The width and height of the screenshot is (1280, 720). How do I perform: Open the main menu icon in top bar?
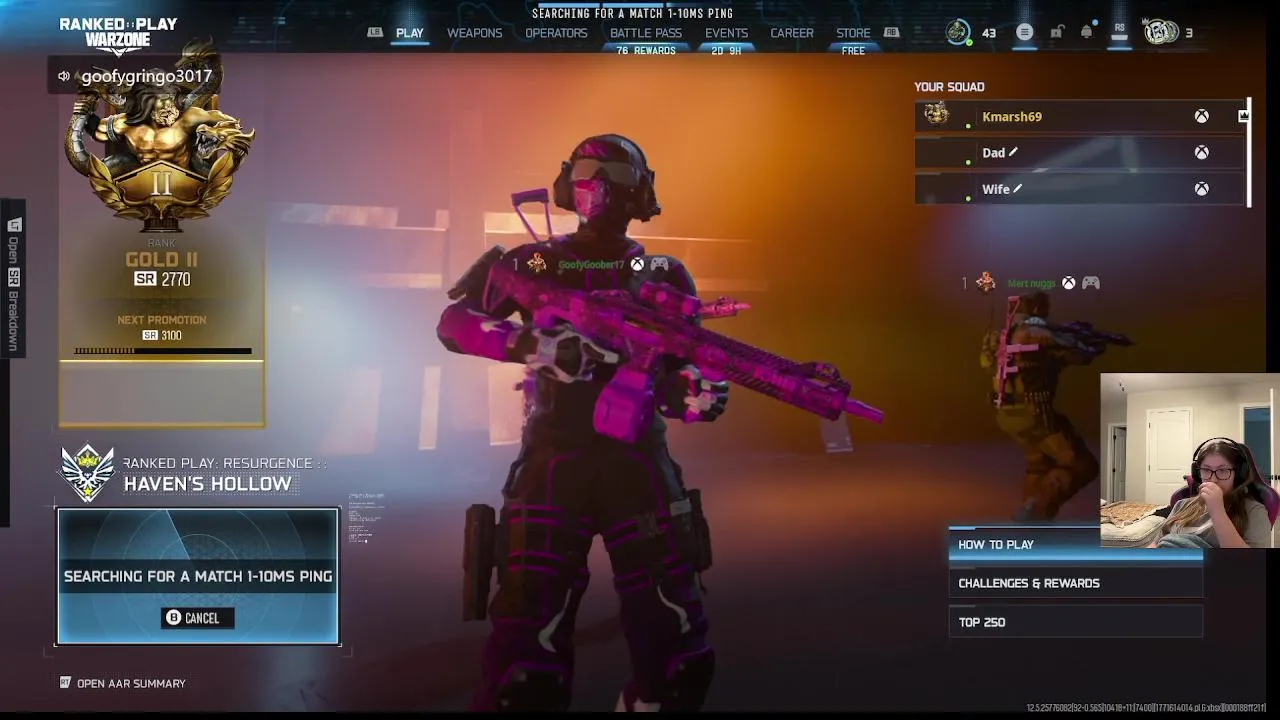point(1024,33)
